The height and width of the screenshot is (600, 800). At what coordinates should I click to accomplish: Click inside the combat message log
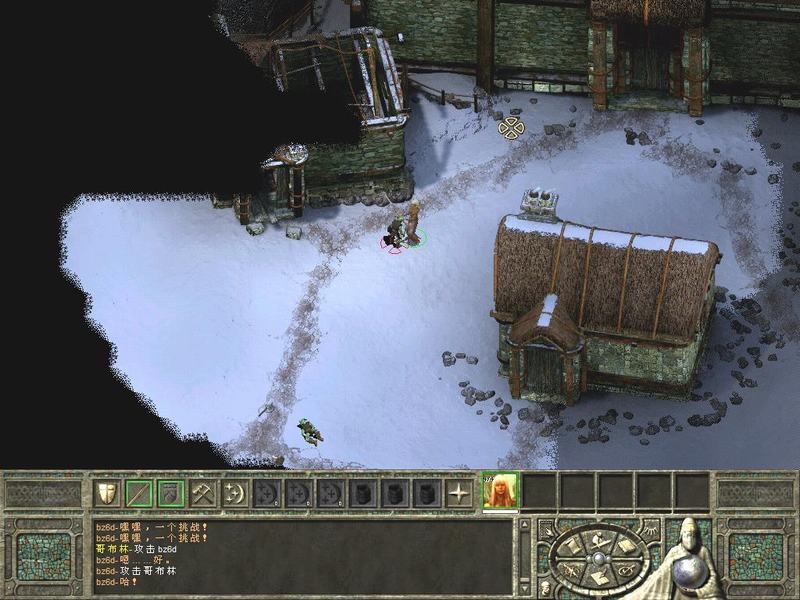pos(300,555)
